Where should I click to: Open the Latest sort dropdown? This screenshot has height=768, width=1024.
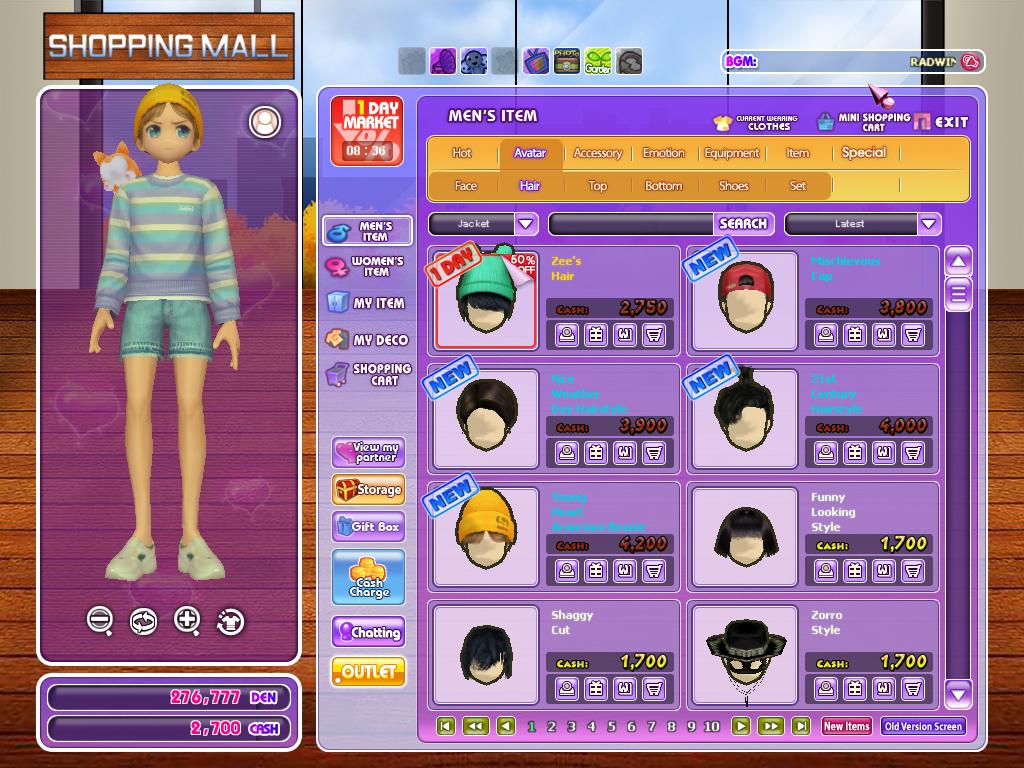point(929,224)
